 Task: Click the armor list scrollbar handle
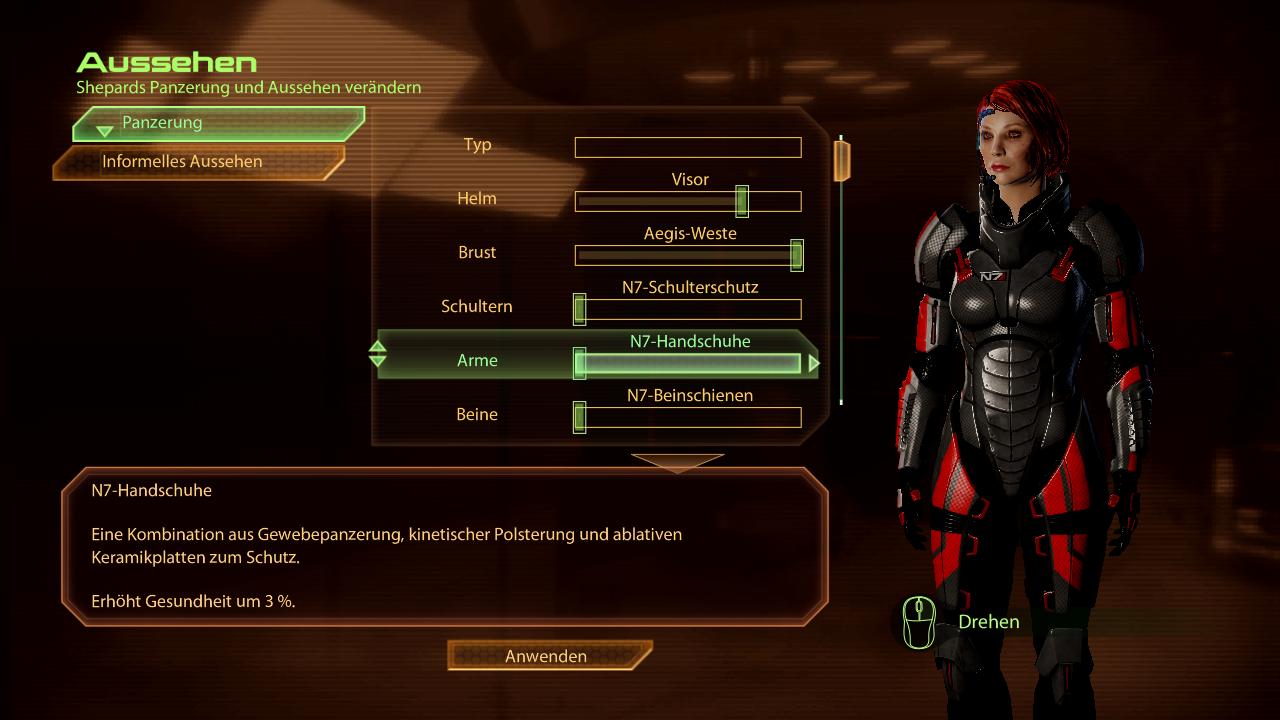pos(842,161)
